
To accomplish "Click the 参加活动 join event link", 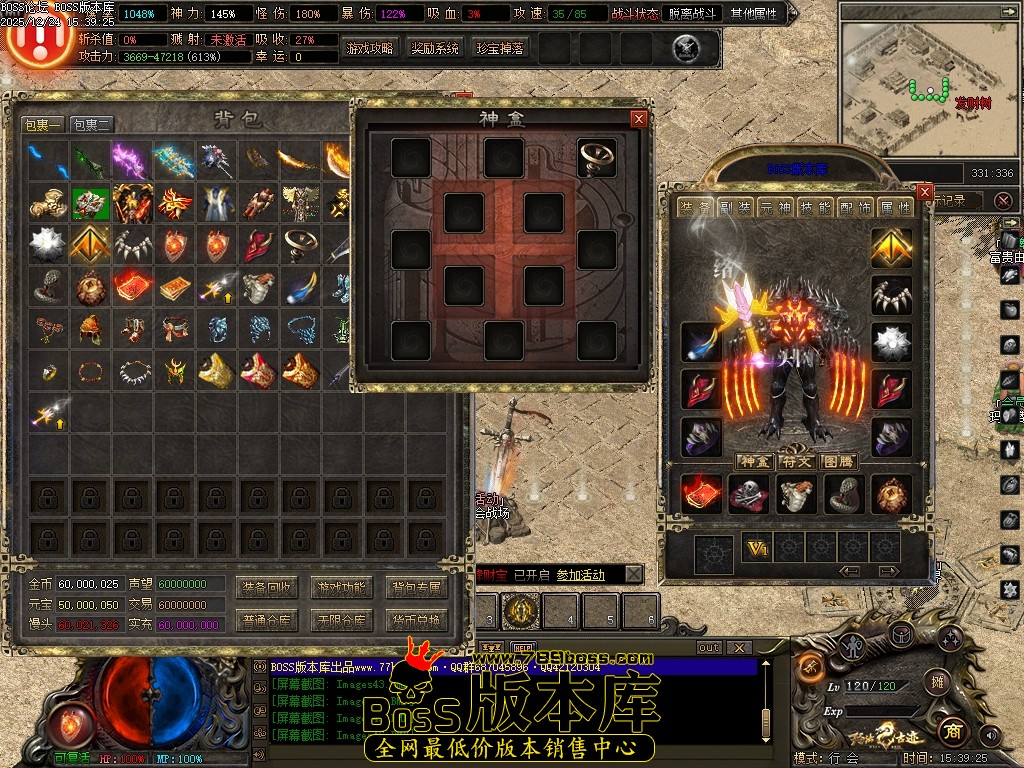I will [581, 575].
